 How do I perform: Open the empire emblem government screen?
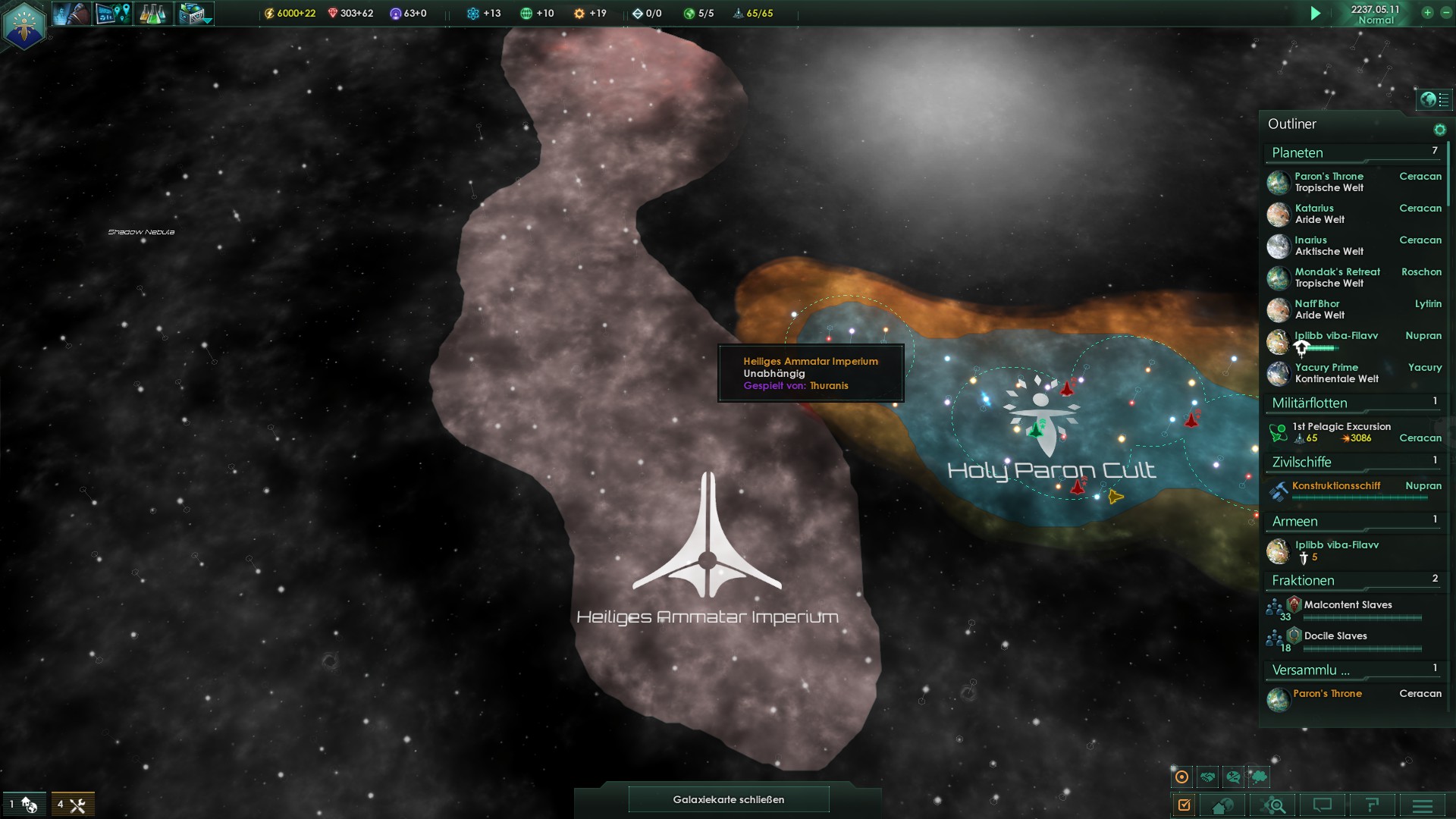coord(24,25)
